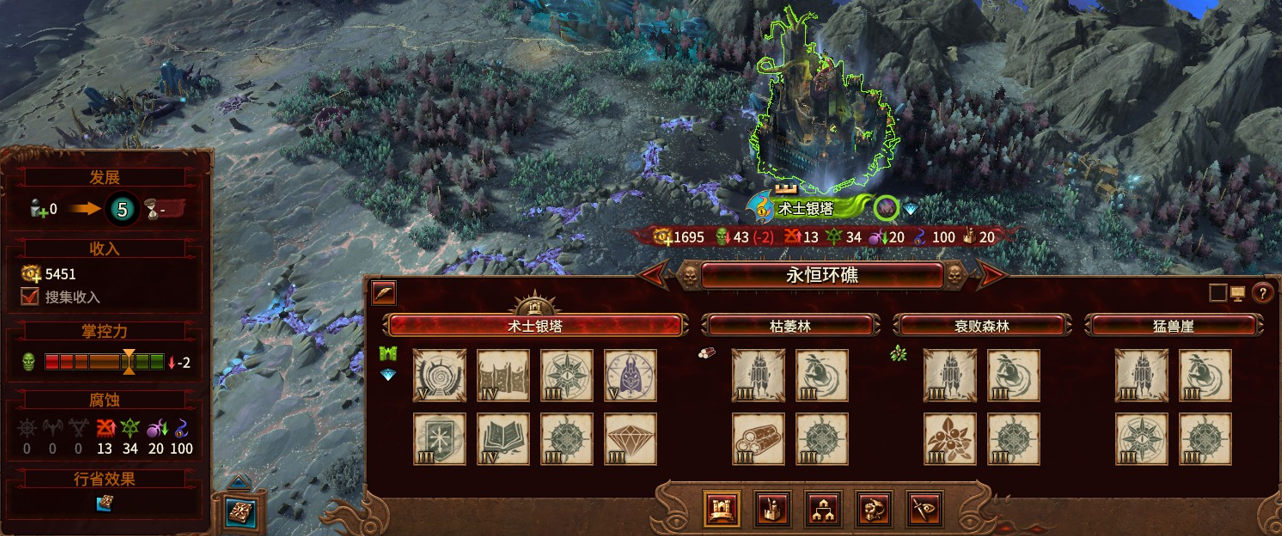Open the hierarchy tree button in bottom bar
This screenshot has height=536, width=1282.
coord(823,509)
